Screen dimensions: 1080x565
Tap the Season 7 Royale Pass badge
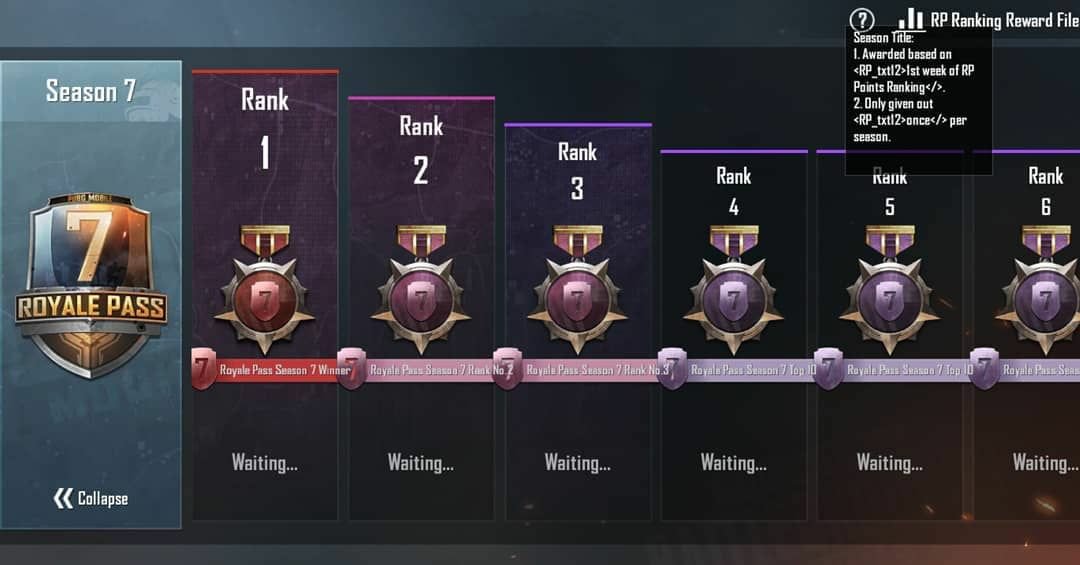[x=91, y=285]
